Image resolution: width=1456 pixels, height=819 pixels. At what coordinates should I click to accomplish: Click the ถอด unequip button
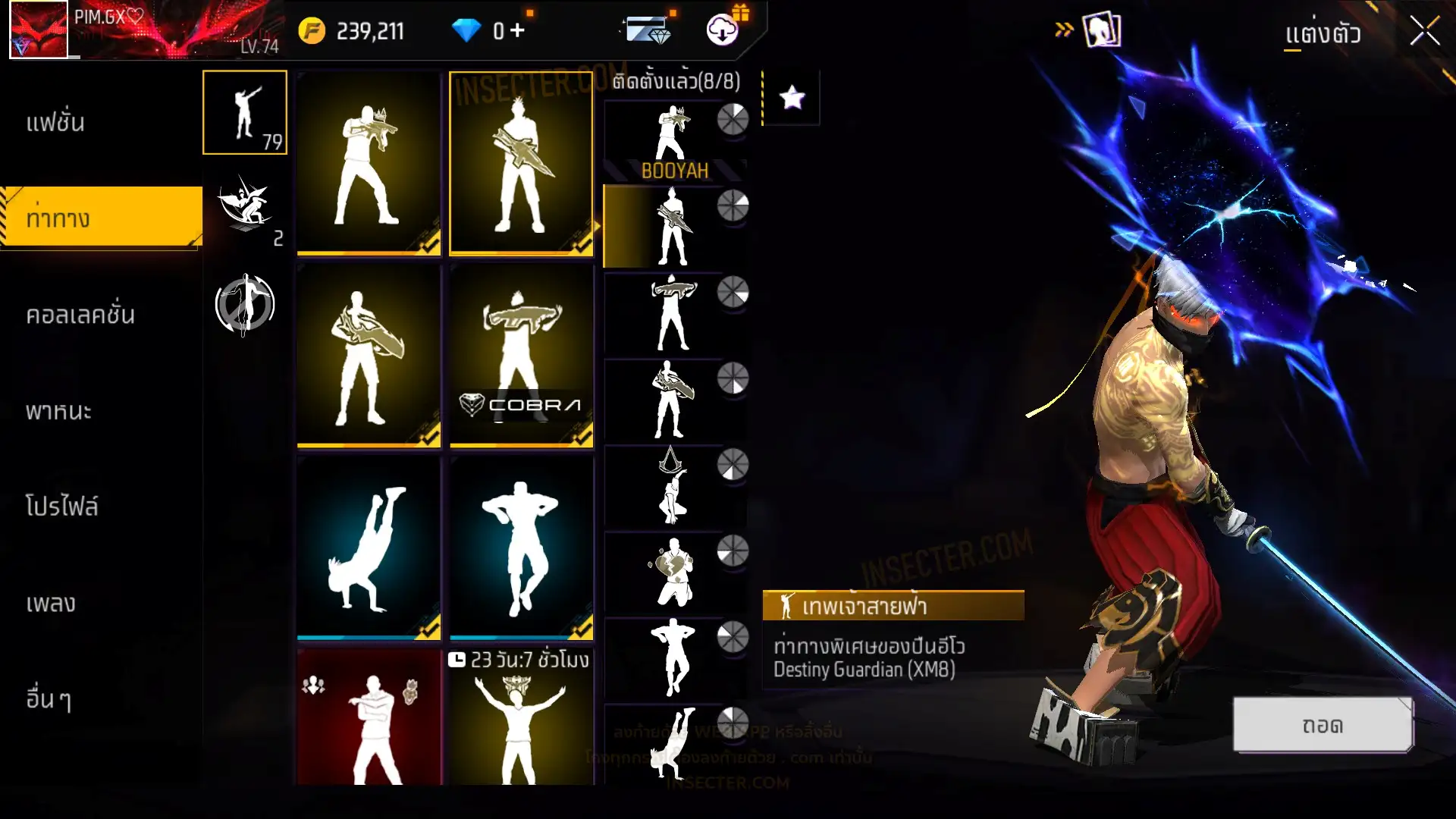click(x=1322, y=725)
